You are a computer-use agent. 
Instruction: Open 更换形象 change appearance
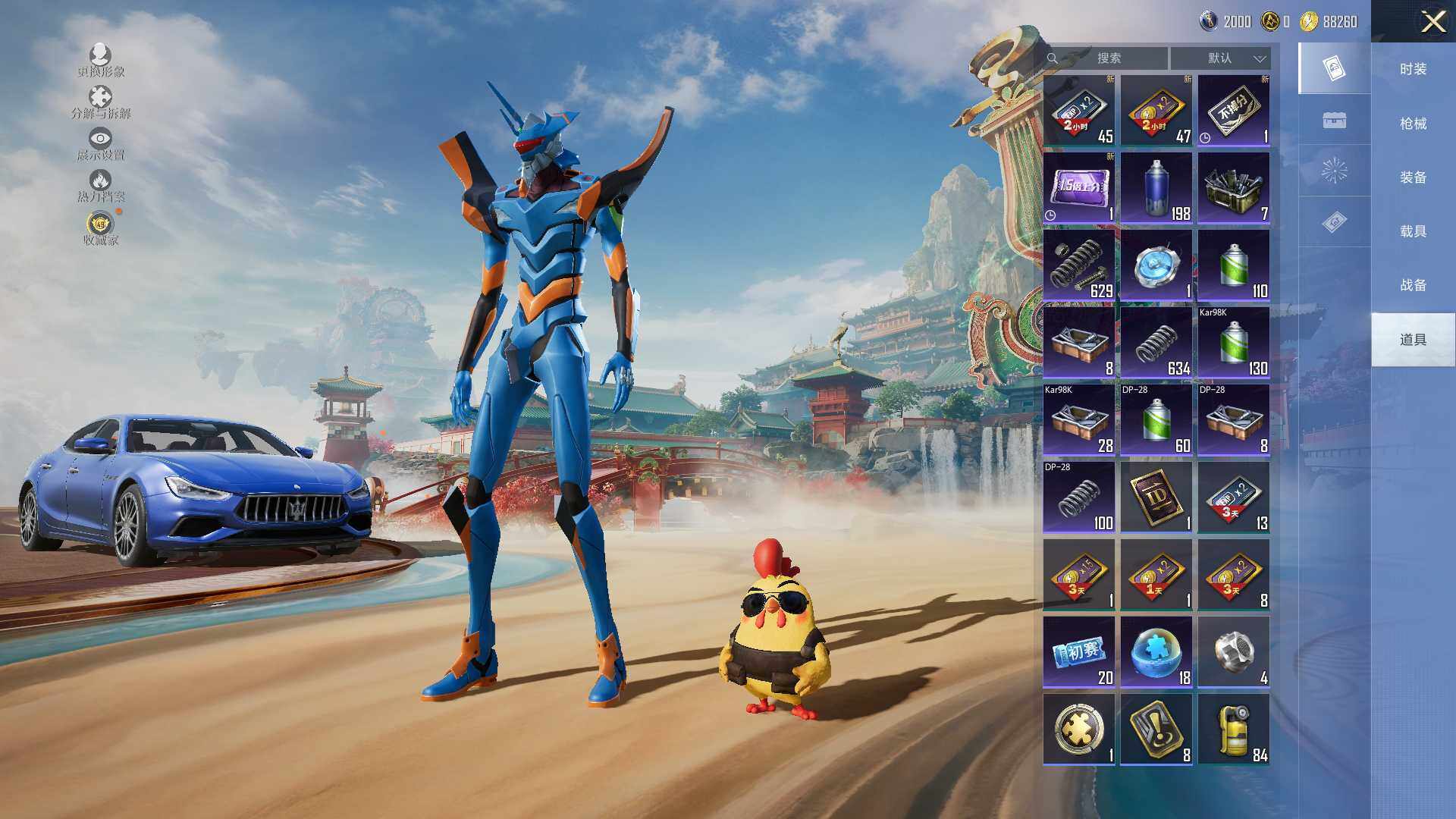tap(100, 60)
